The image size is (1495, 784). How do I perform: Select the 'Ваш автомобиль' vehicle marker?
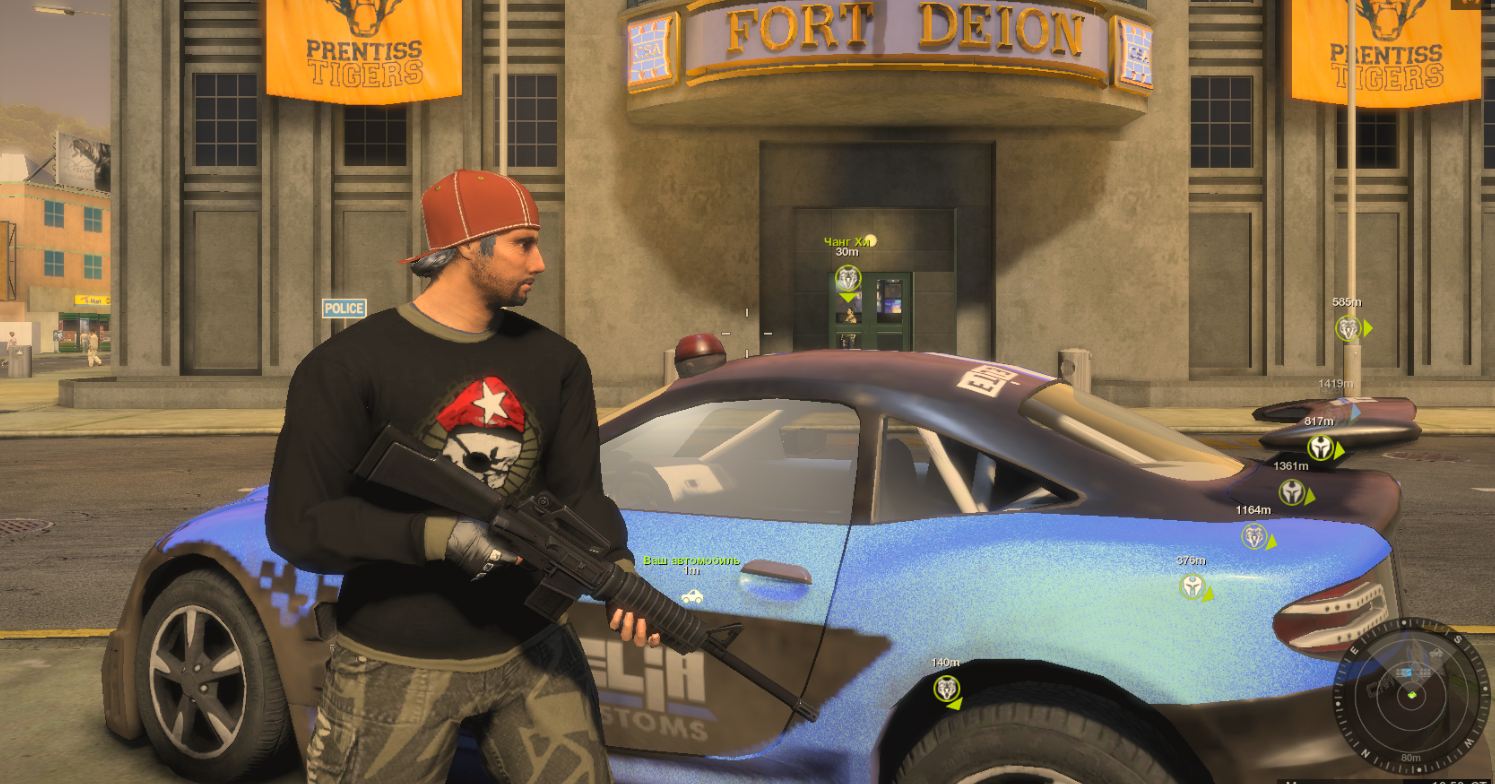(691, 596)
